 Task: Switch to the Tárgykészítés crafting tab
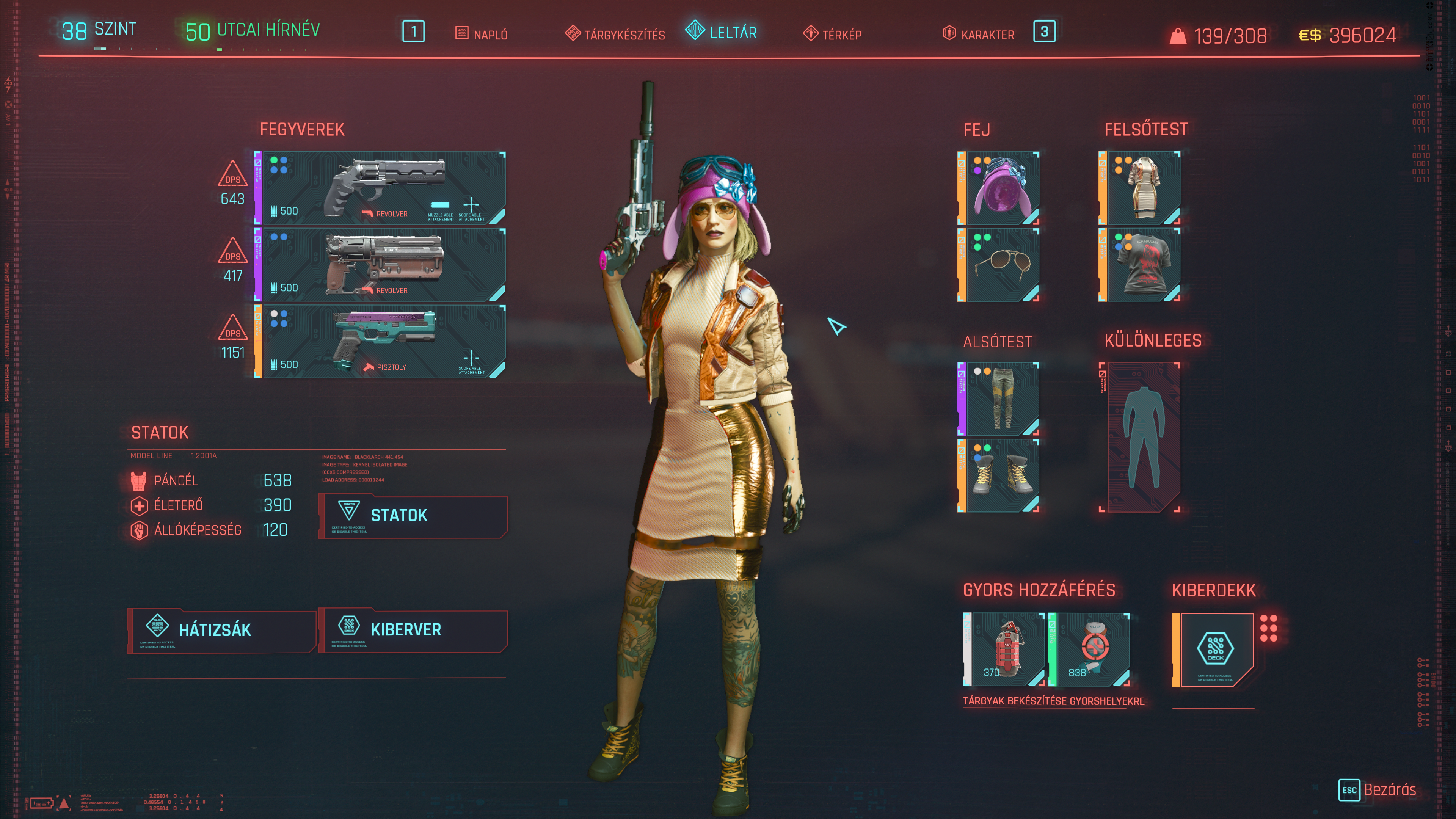pos(615,35)
